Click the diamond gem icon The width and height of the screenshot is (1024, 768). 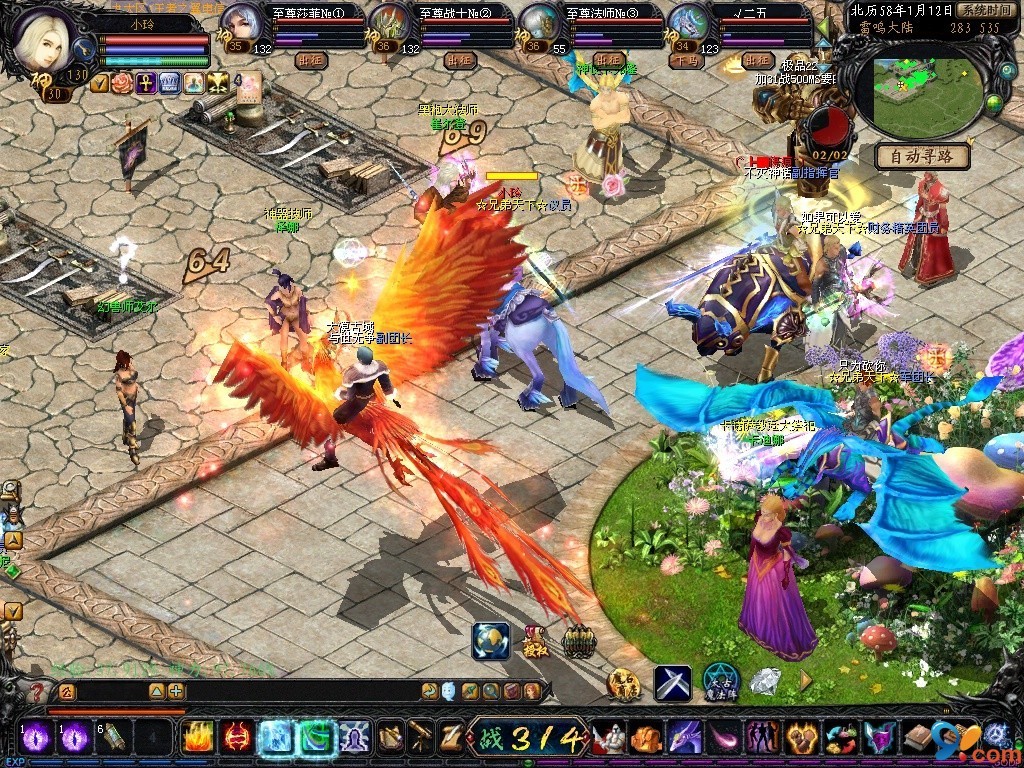(x=765, y=681)
